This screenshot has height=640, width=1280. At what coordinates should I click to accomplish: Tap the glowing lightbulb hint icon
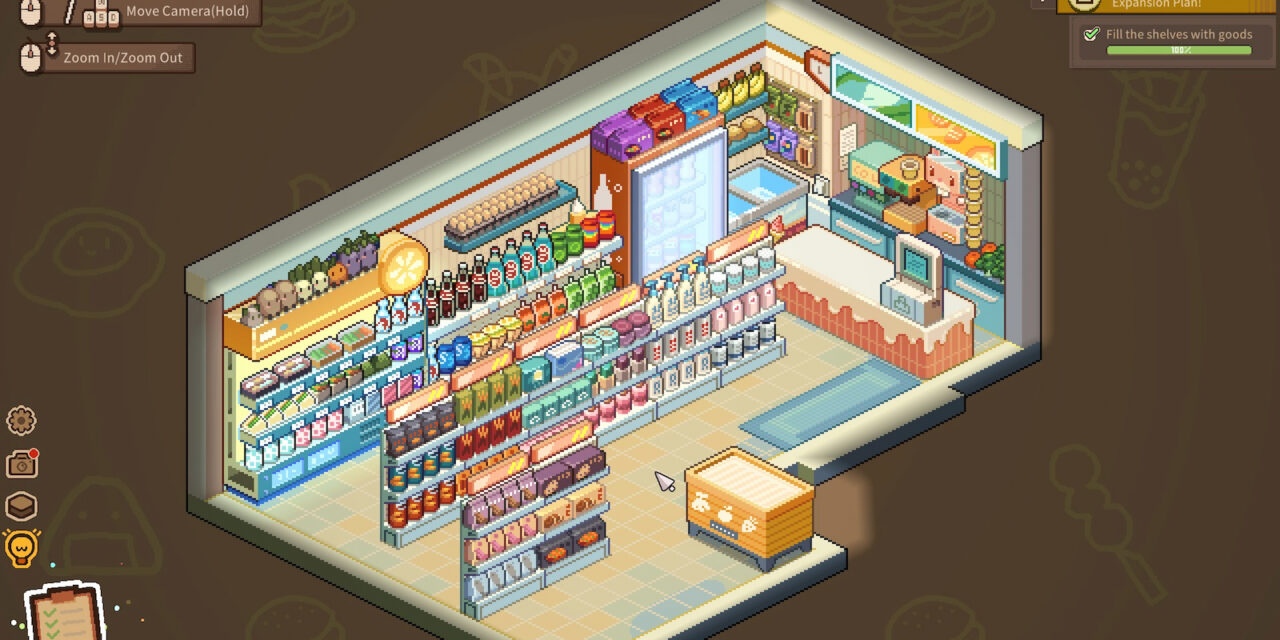click(21, 548)
